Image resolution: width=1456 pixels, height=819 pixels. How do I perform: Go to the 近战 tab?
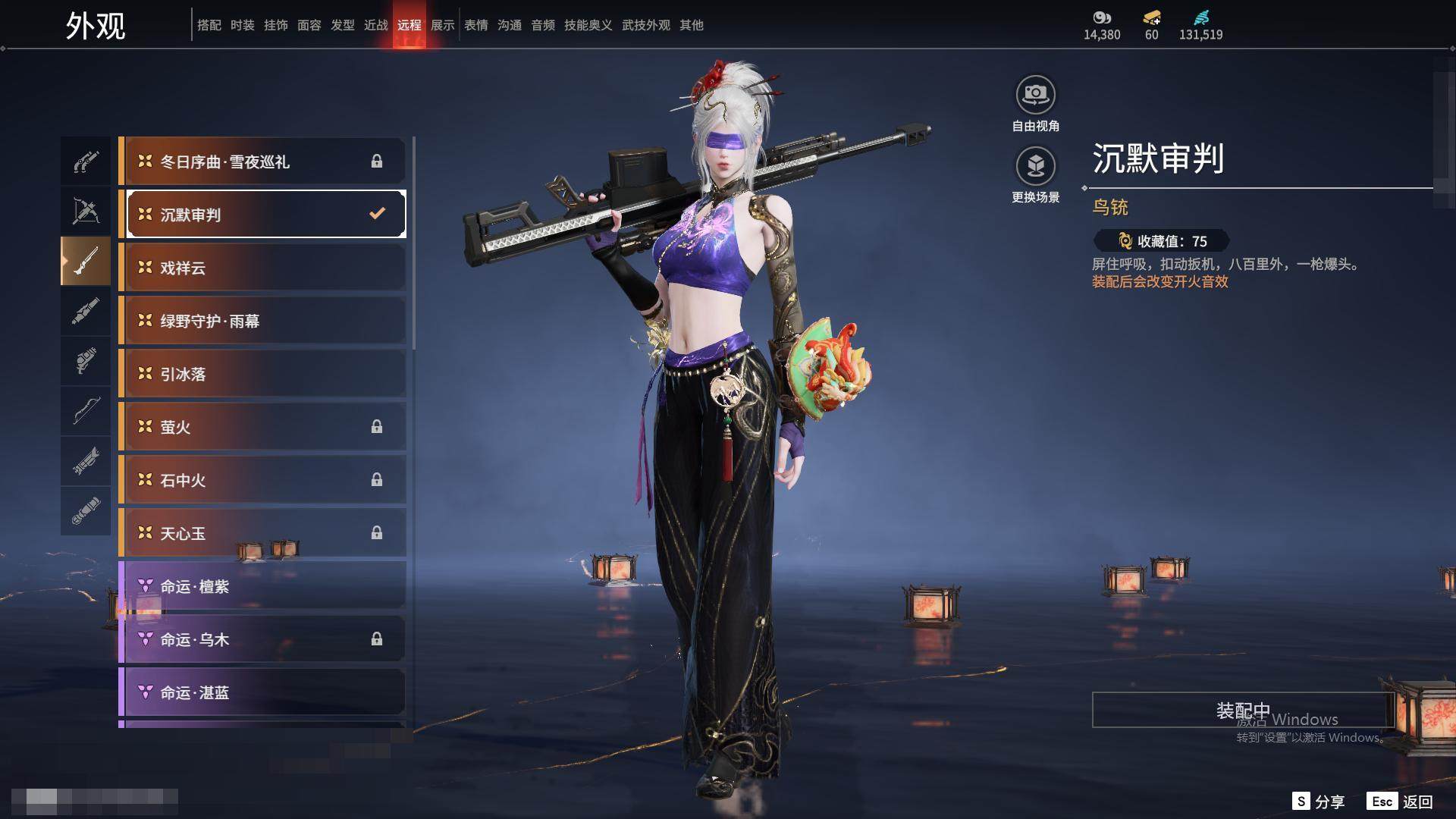pos(376,25)
